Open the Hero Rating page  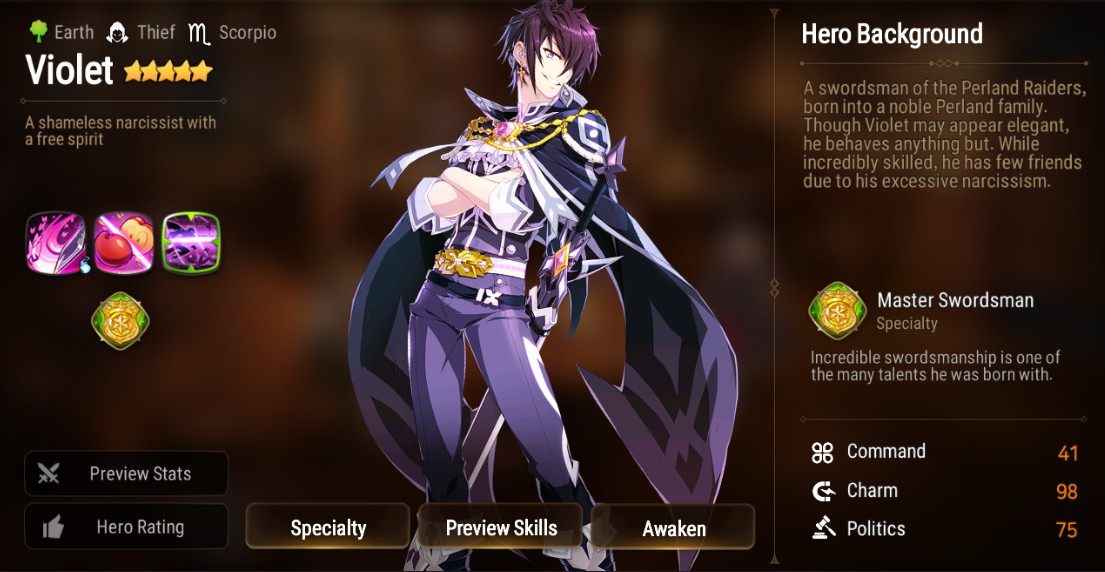(126, 527)
